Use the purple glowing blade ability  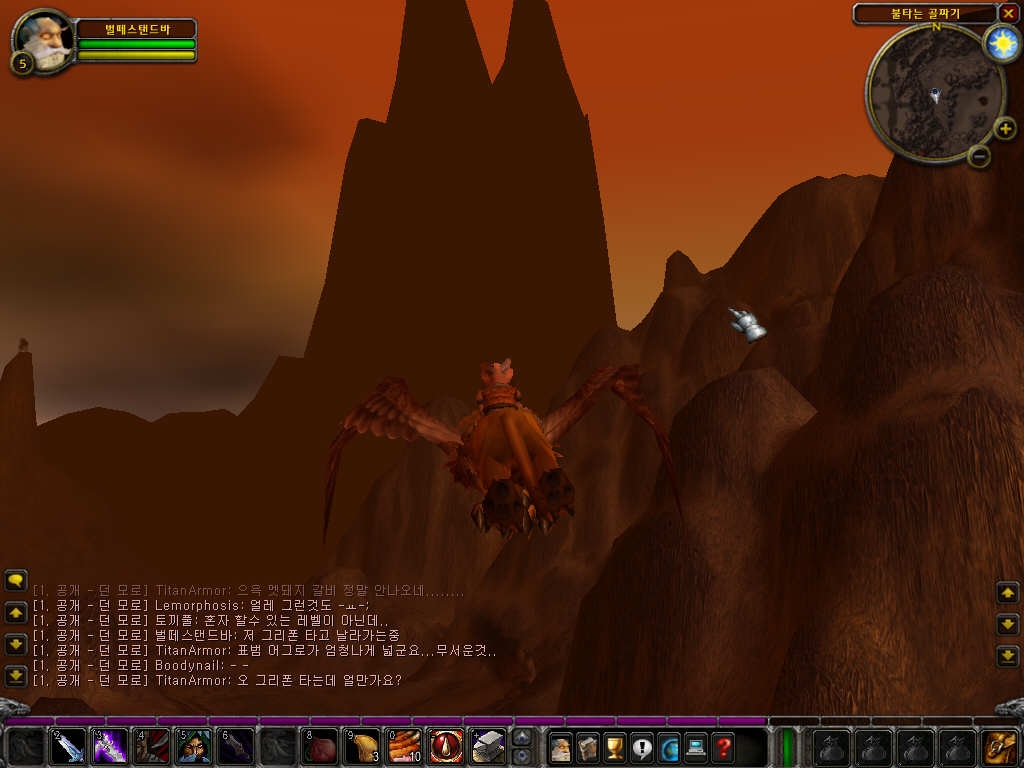(110, 747)
